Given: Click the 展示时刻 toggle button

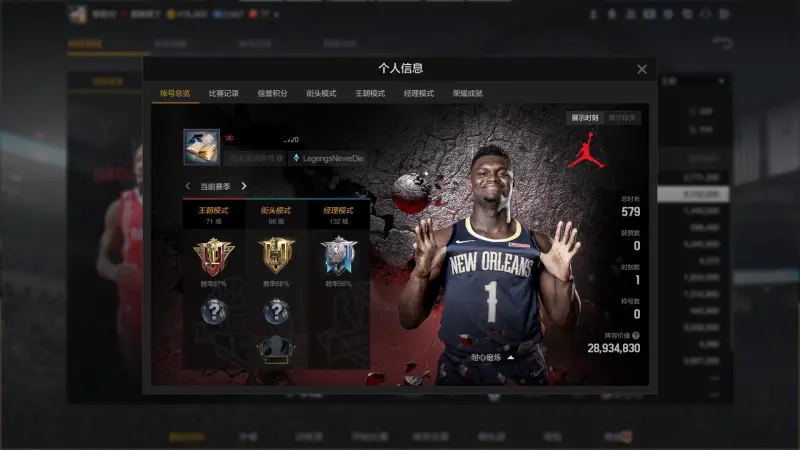Looking at the screenshot, I should click(586, 117).
